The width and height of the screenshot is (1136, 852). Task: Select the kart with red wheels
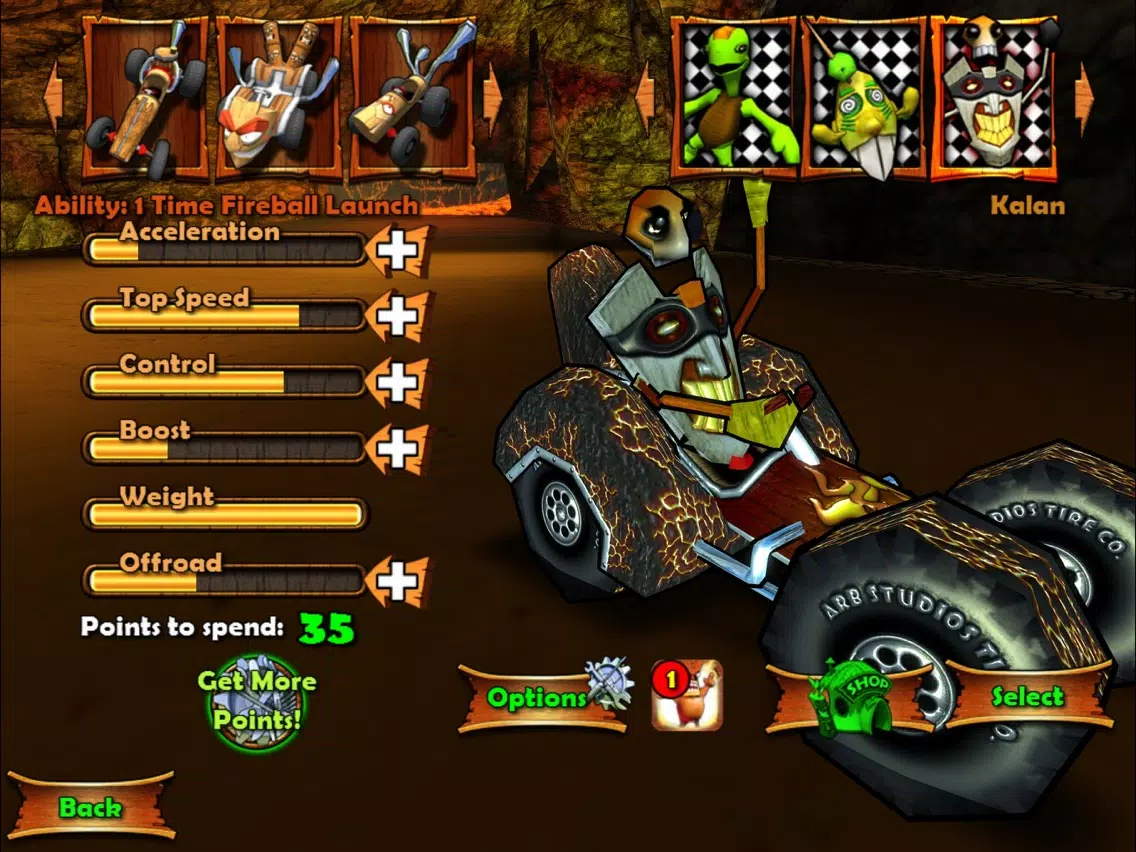pos(146,97)
